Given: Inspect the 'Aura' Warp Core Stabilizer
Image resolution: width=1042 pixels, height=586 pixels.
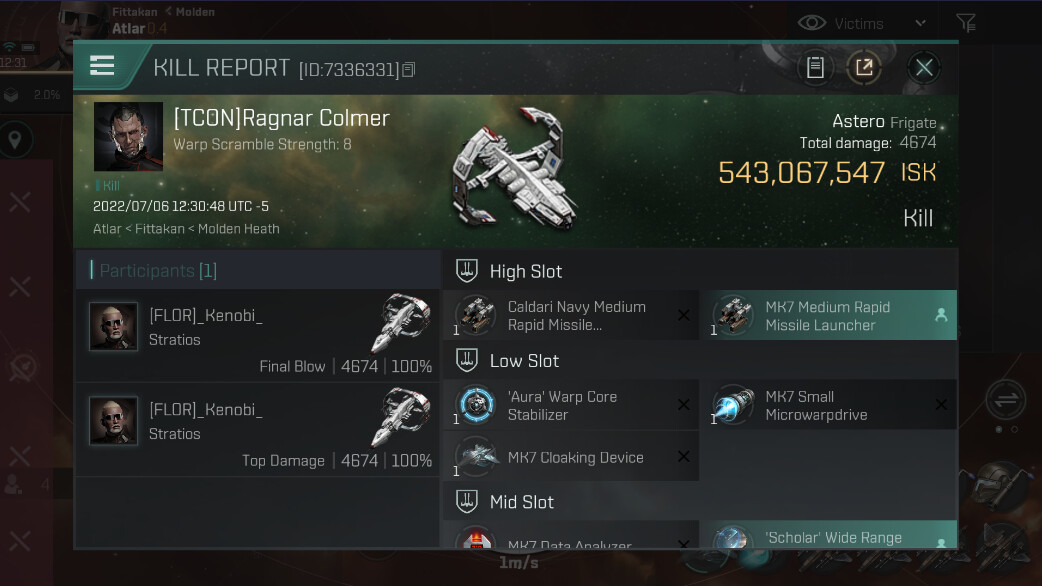Looking at the screenshot, I should [571, 405].
